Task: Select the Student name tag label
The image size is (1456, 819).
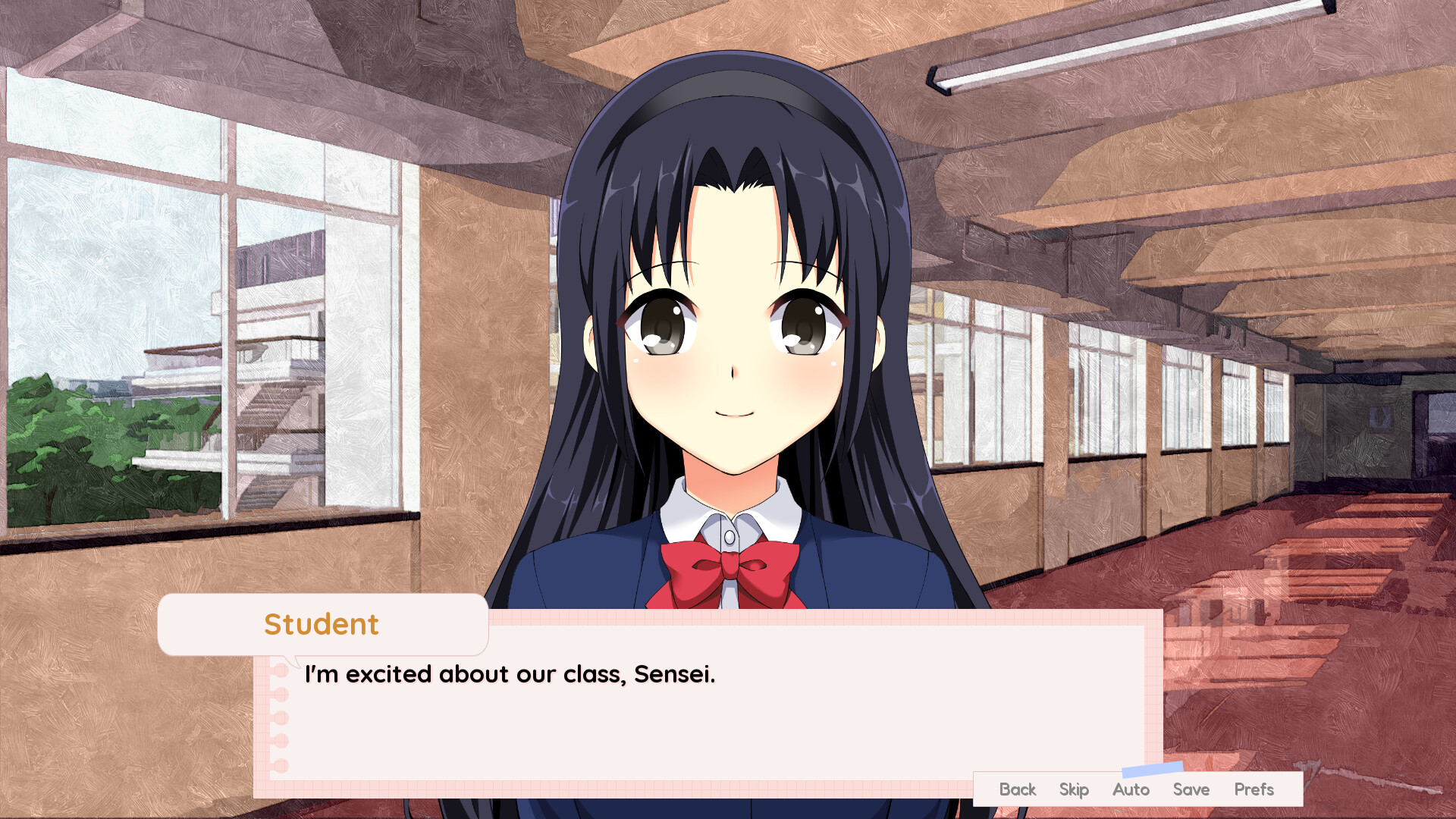Action: [x=322, y=624]
